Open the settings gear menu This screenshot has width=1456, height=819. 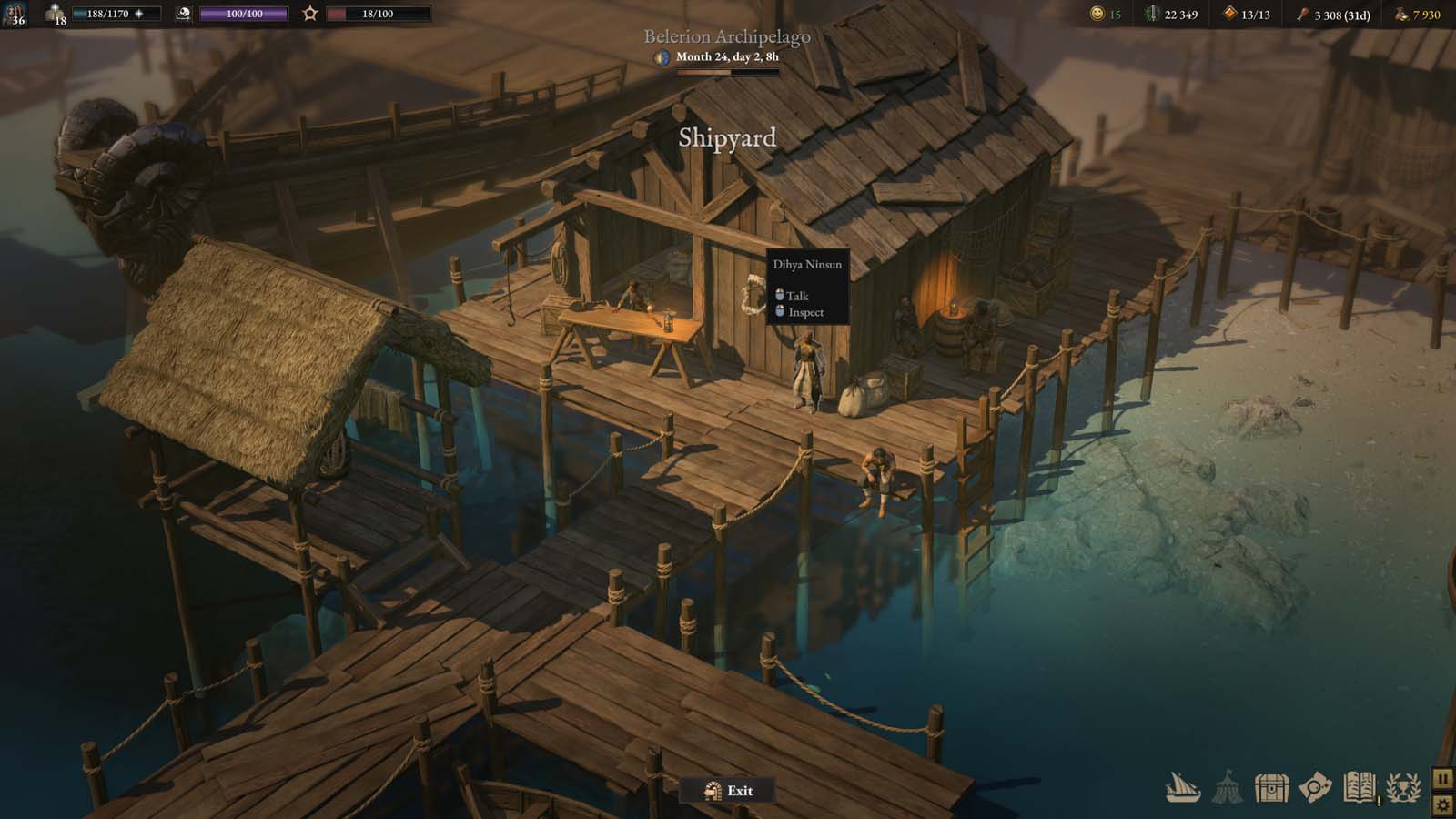coord(1444,804)
